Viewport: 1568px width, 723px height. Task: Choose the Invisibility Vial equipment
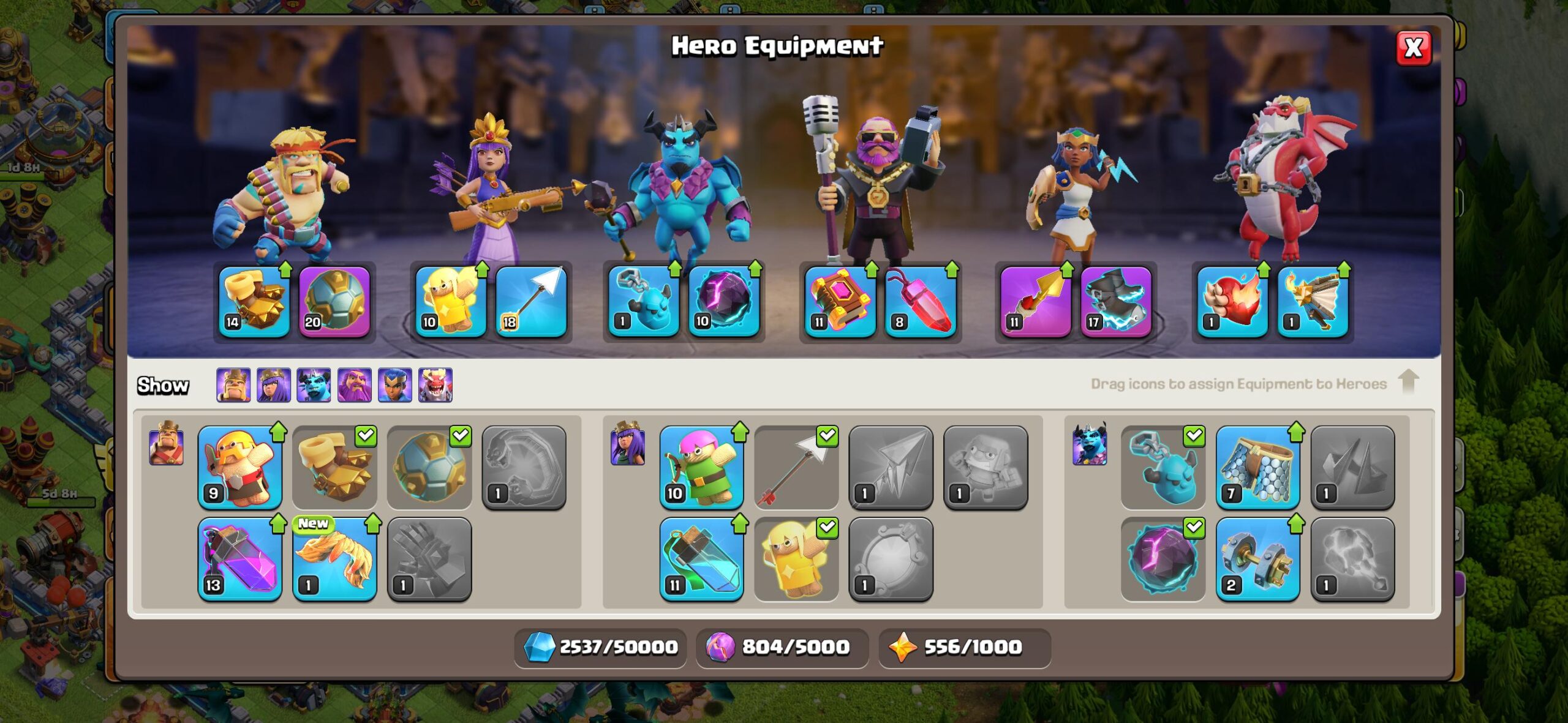(x=702, y=560)
